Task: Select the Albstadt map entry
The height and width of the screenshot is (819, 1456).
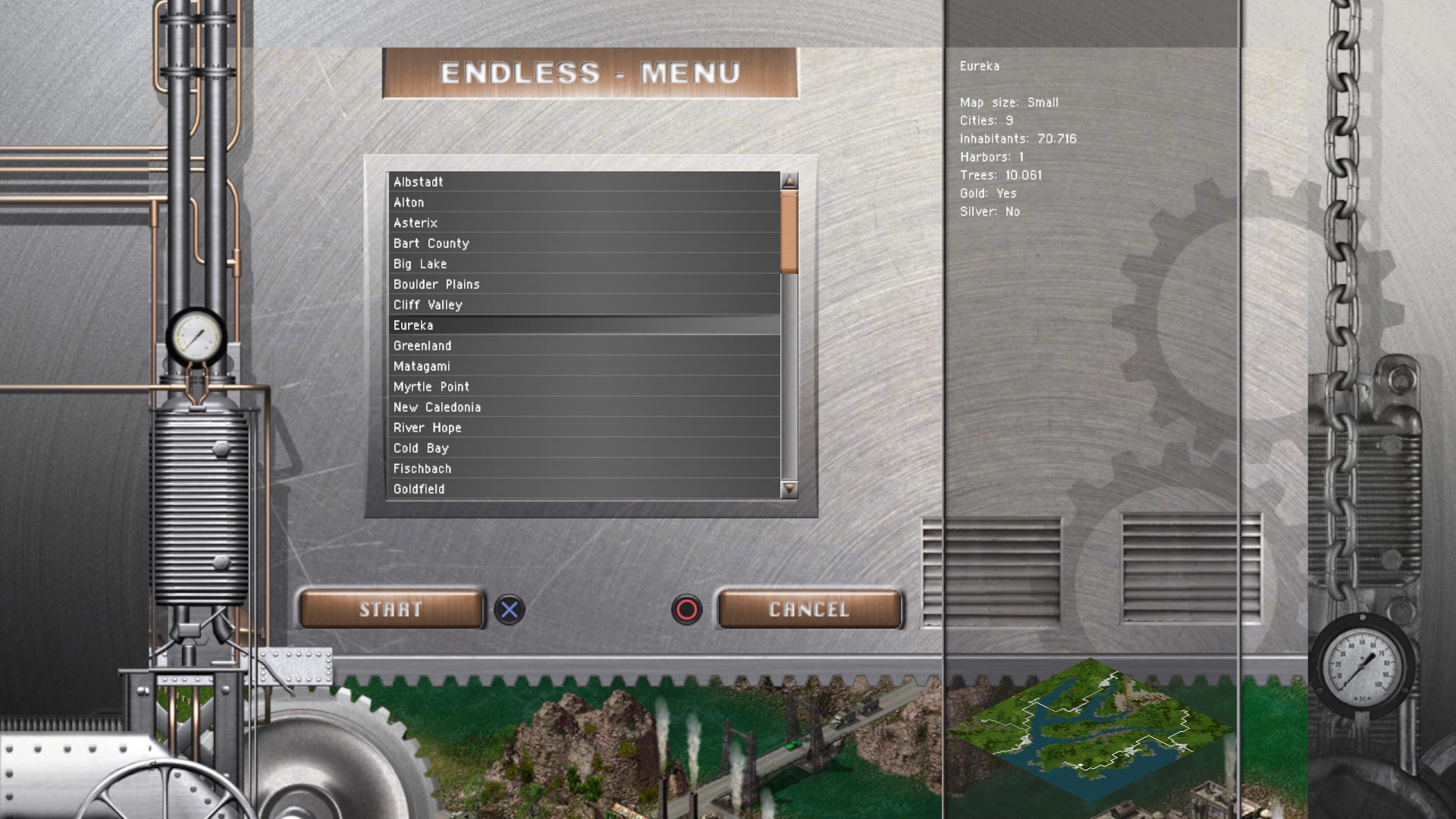Action: tap(531, 182)
